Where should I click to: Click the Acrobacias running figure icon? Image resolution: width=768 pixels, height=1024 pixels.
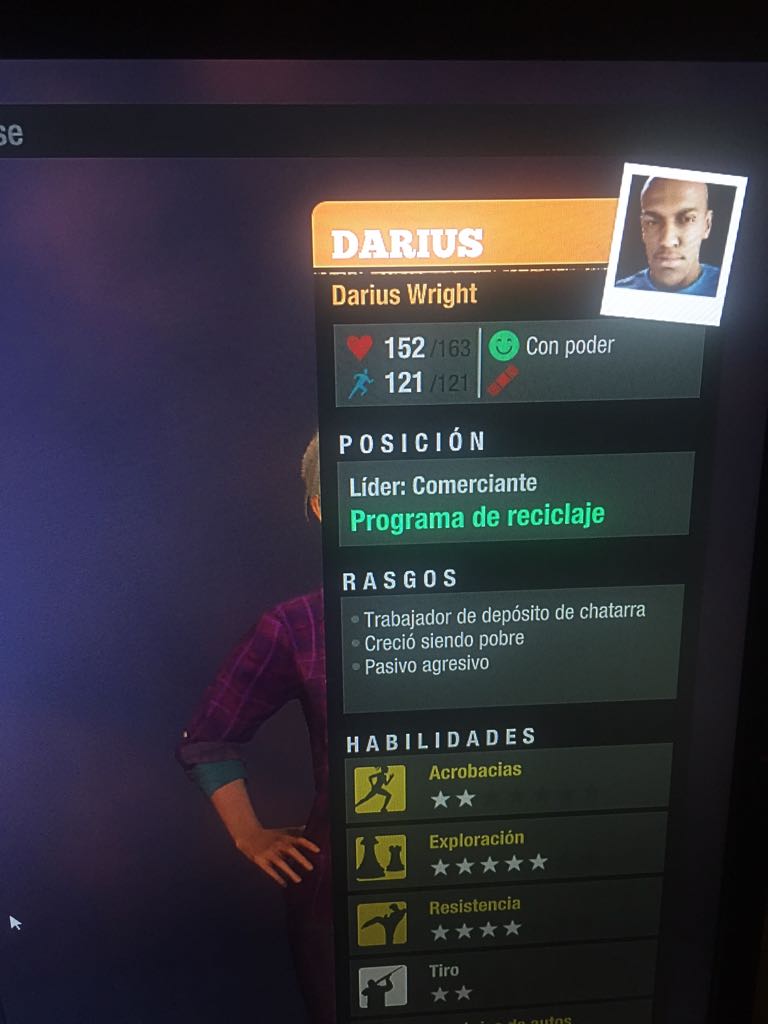pos(380,789)
